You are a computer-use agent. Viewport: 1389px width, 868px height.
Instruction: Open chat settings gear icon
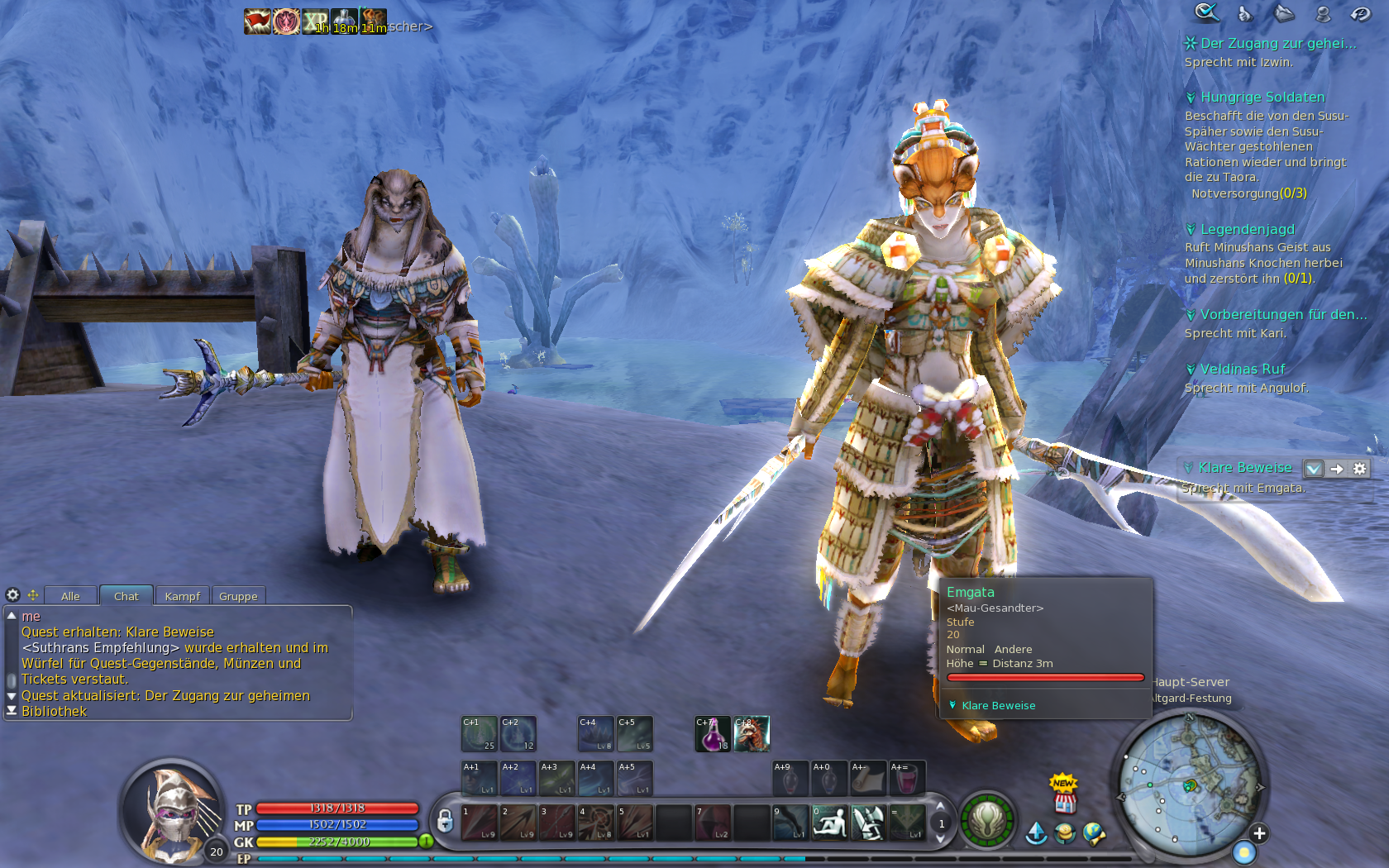[x=12, y=595]
